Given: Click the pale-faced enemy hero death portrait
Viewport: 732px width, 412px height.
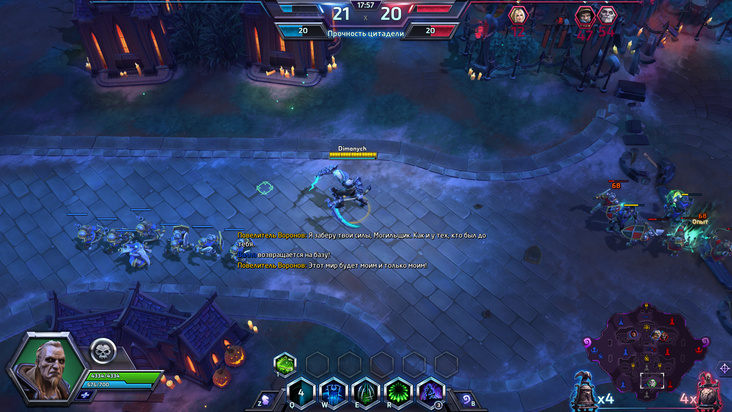Looking at the screenshot, I should pyautogui.click(x=607, y=15).
